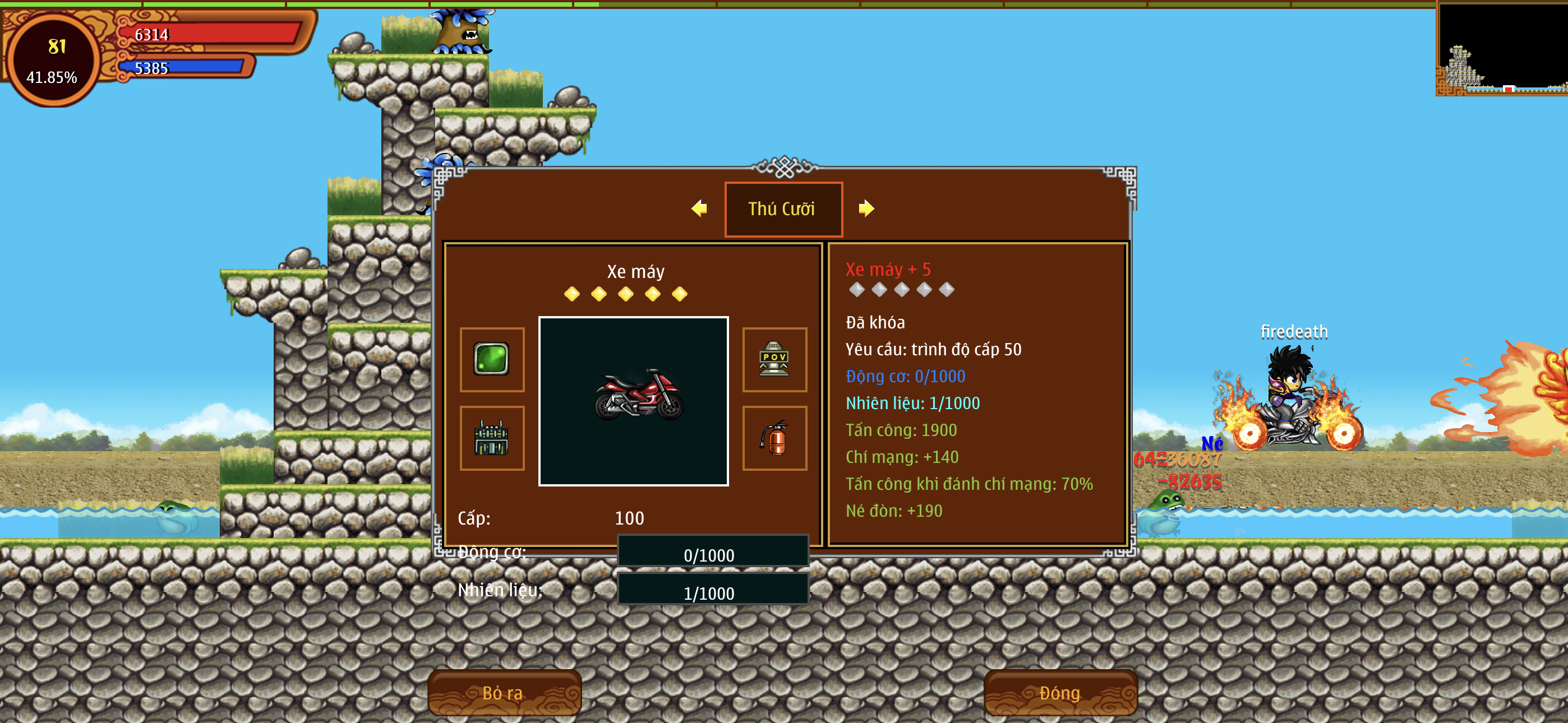Click the red motorbike mount preview
The width and height of the screenshot is (1568, 723).
point(633,400)
